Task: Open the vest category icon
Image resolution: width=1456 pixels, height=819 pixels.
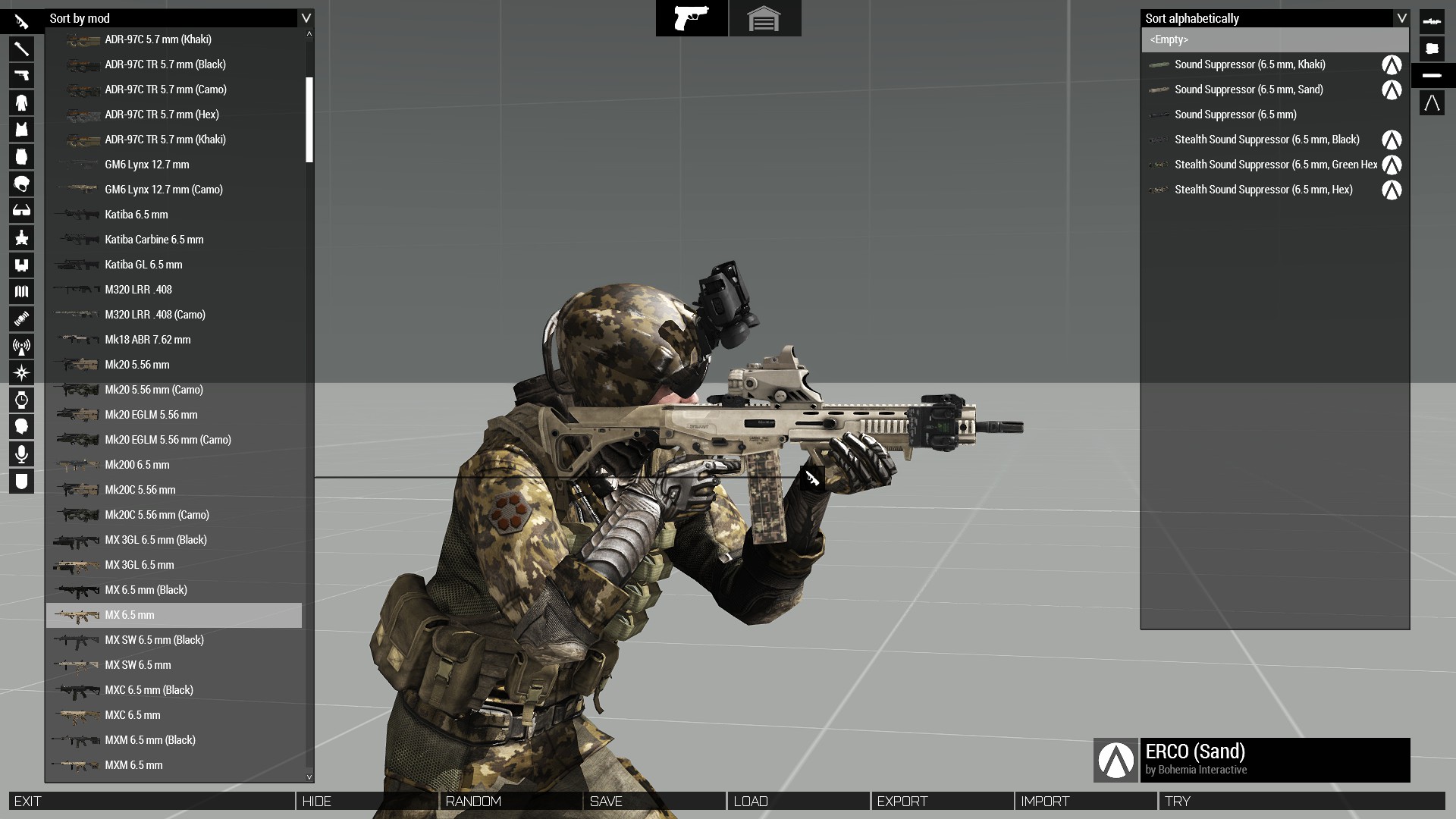Action: 22,129
